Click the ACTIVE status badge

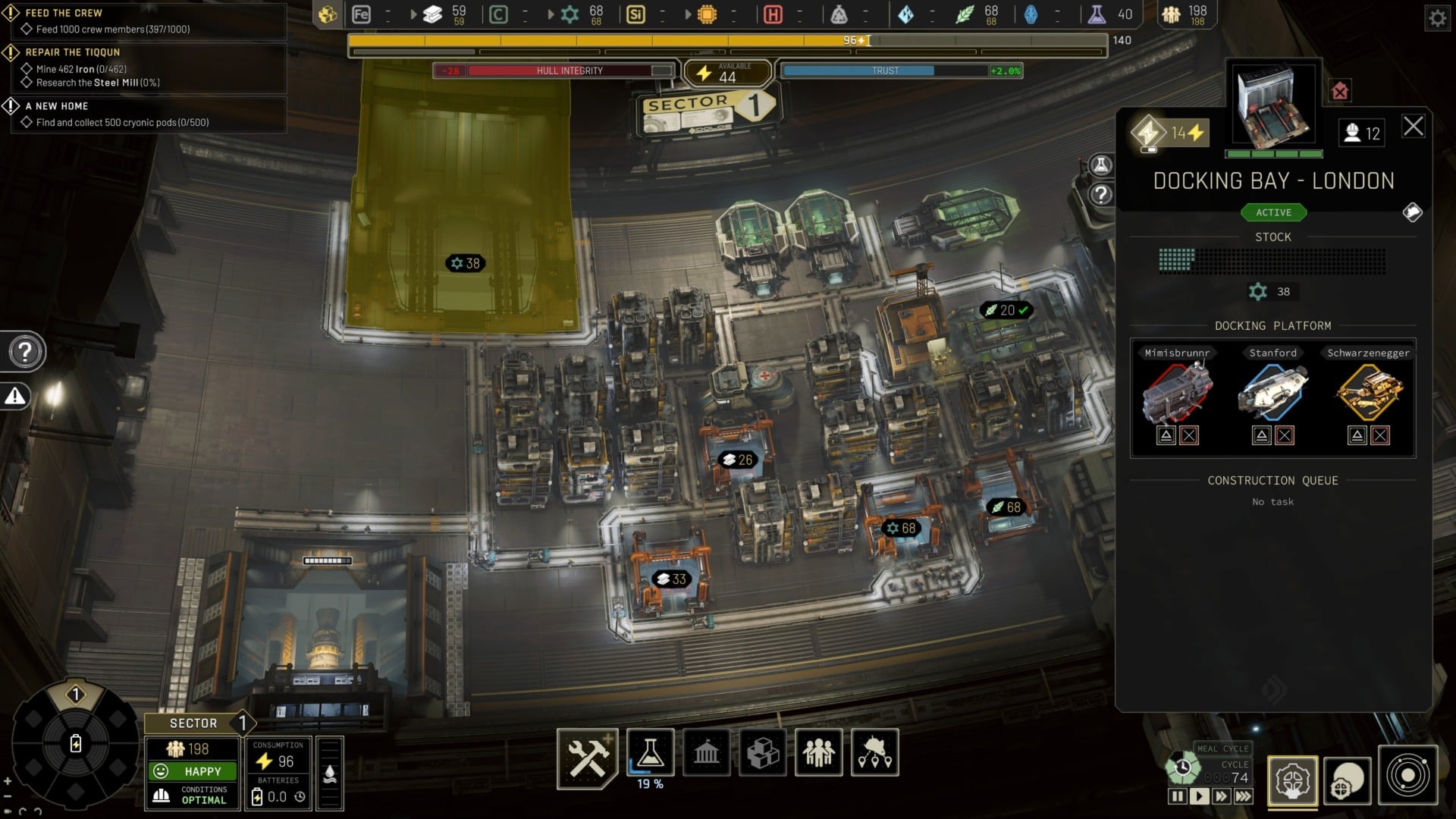[1272, 212]
